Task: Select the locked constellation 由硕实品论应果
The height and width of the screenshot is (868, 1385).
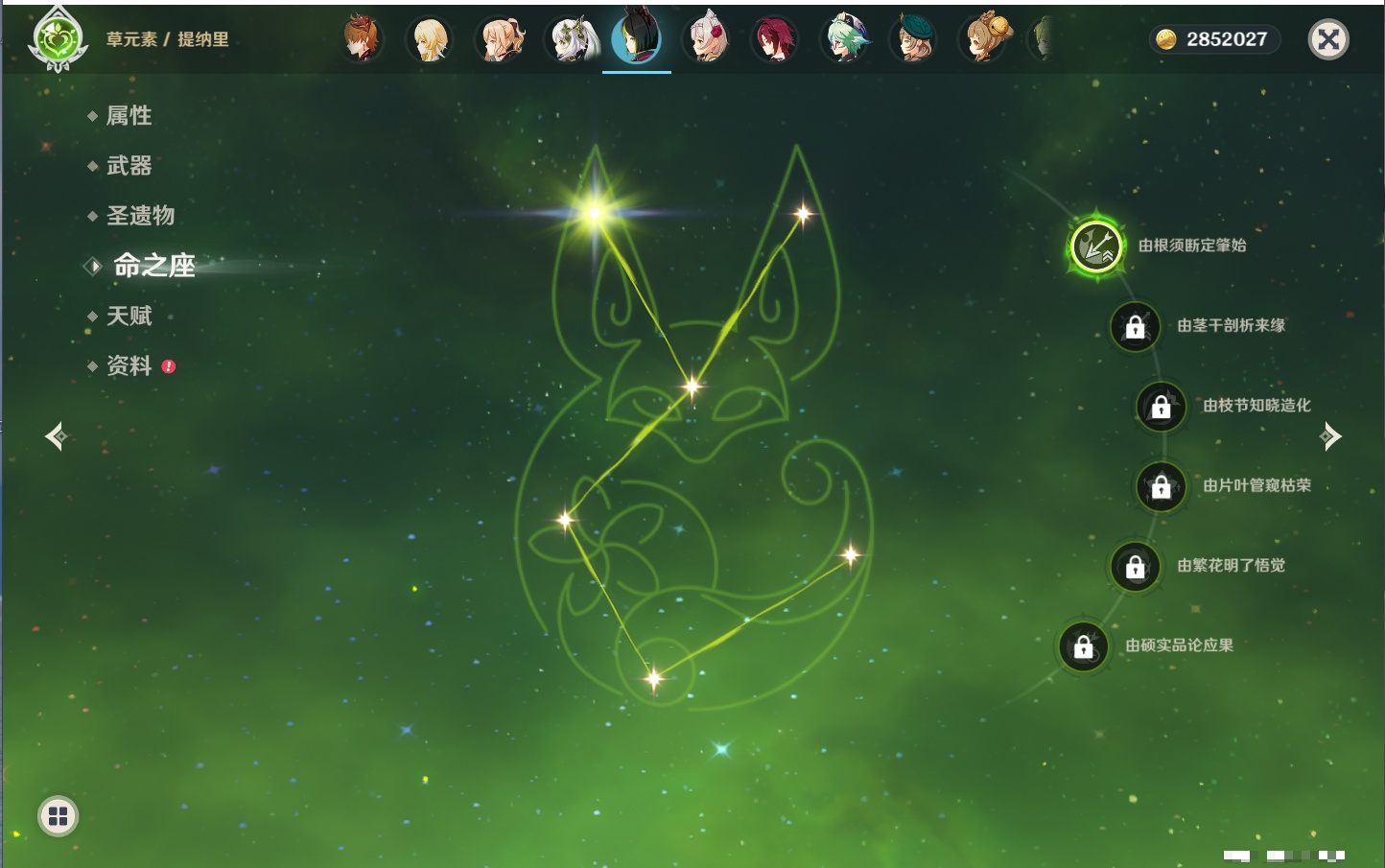Action: (x=1083, y=646)
